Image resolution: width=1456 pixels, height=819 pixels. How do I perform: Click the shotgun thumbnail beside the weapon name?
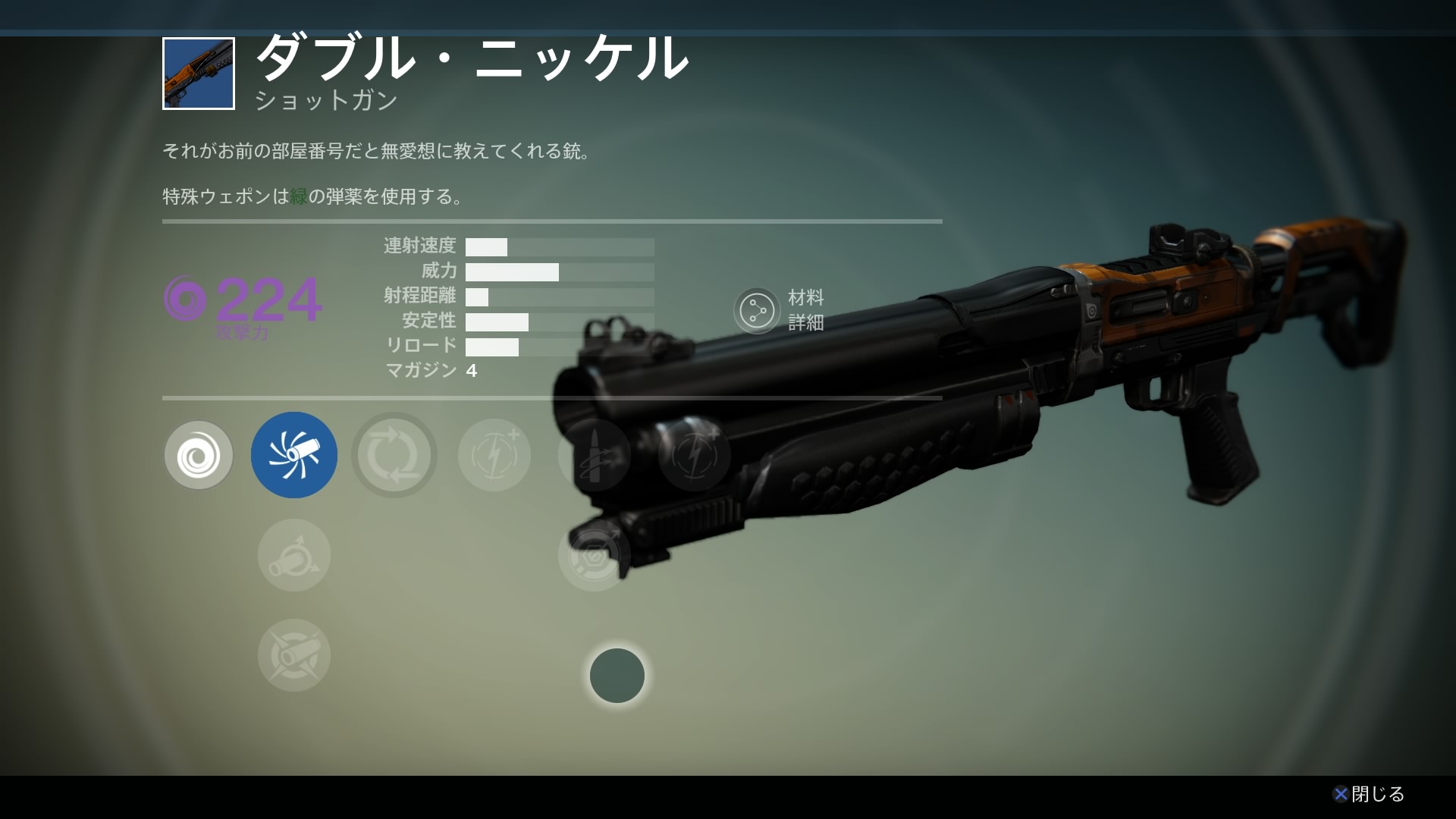pyautogui.click(x=199, y=74)
